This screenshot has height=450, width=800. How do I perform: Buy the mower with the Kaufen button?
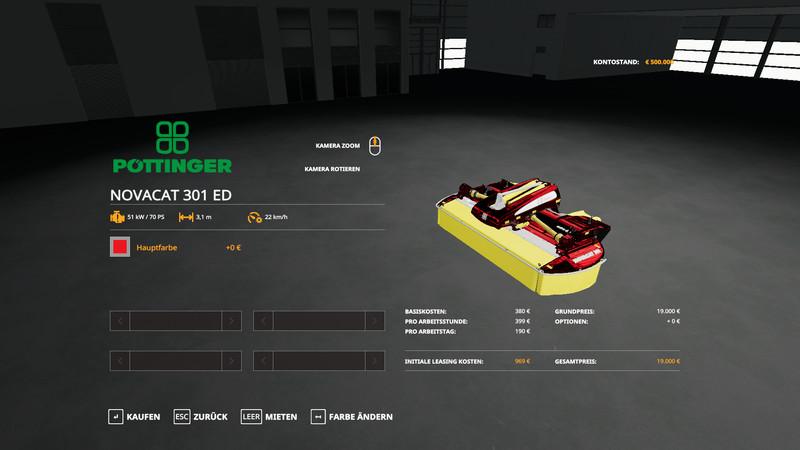[135, 416]
